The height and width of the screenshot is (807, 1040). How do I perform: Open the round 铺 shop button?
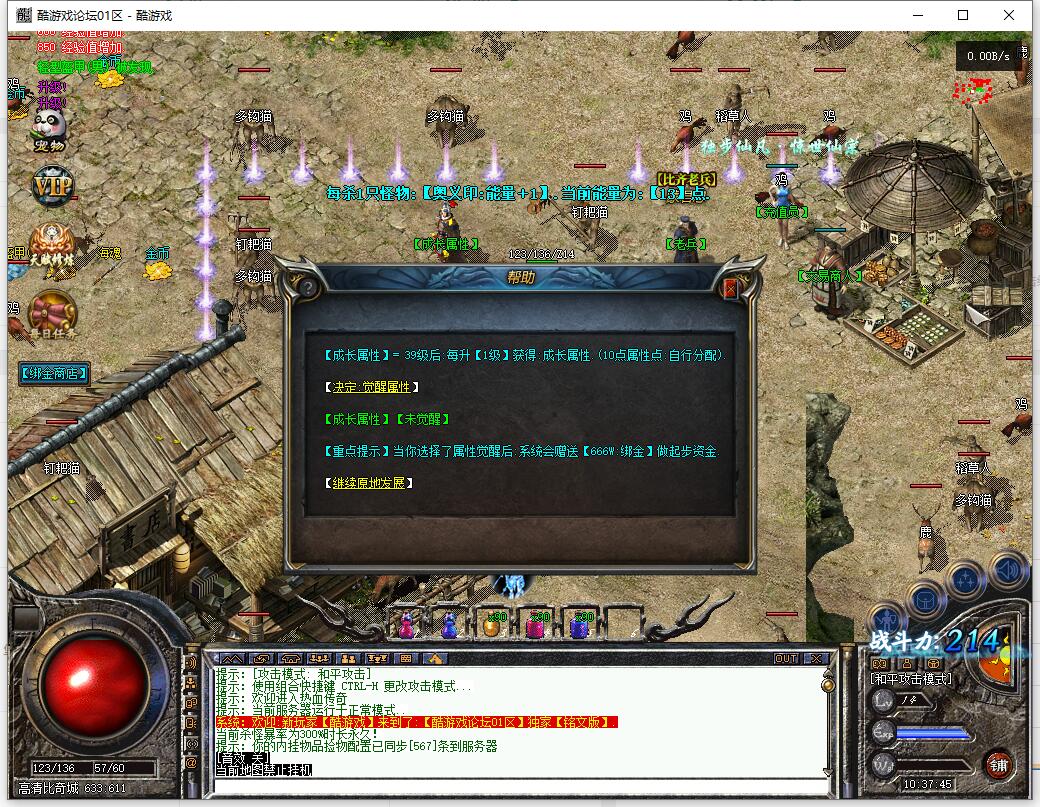click(997, 765)
